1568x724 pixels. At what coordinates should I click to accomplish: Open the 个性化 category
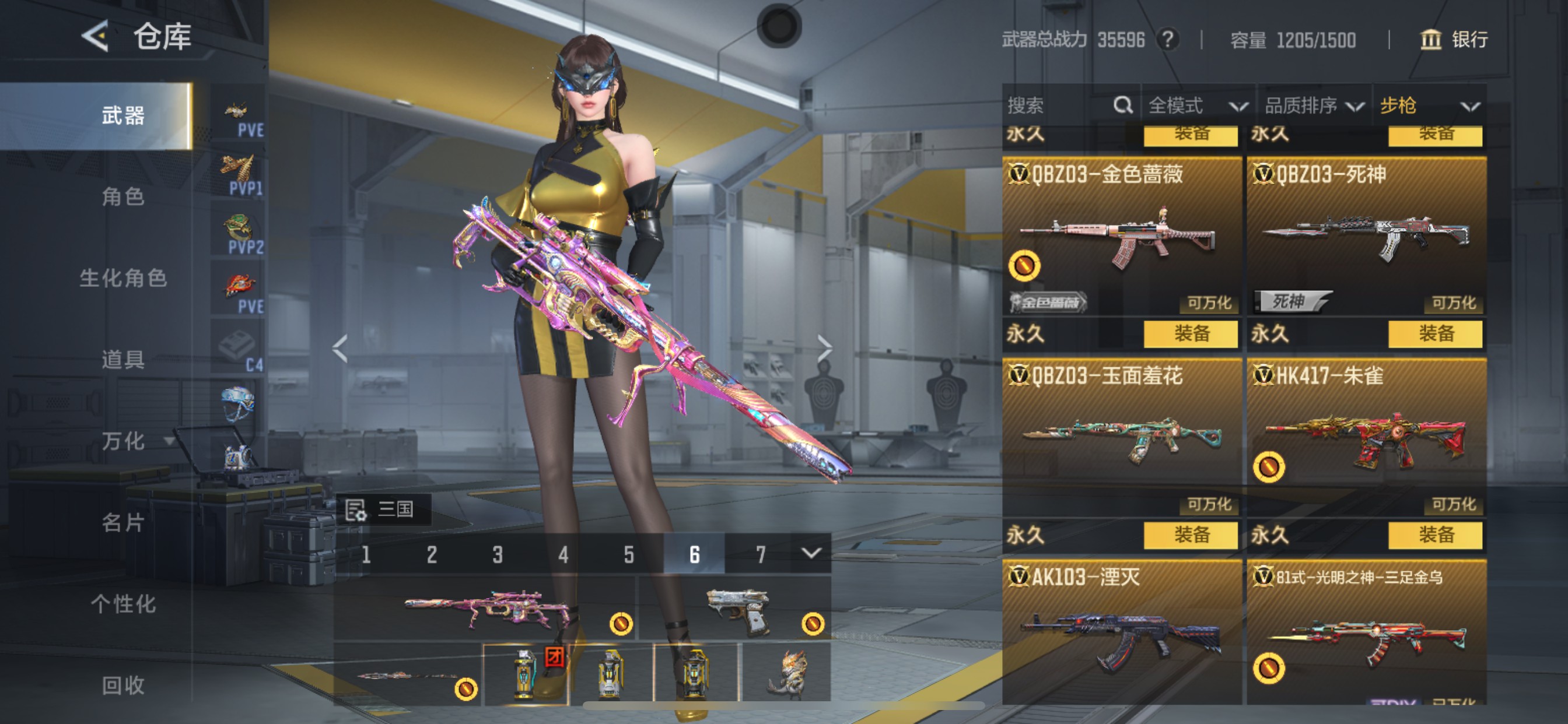[123, 604]
